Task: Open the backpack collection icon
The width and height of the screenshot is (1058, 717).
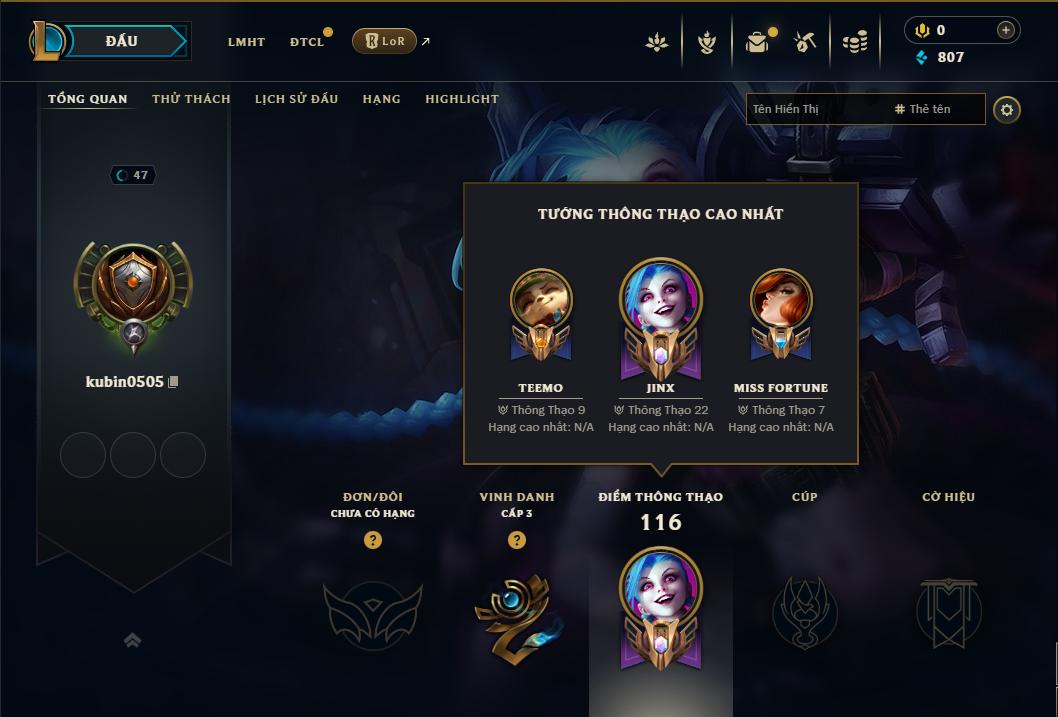Action: pos(757,42)
